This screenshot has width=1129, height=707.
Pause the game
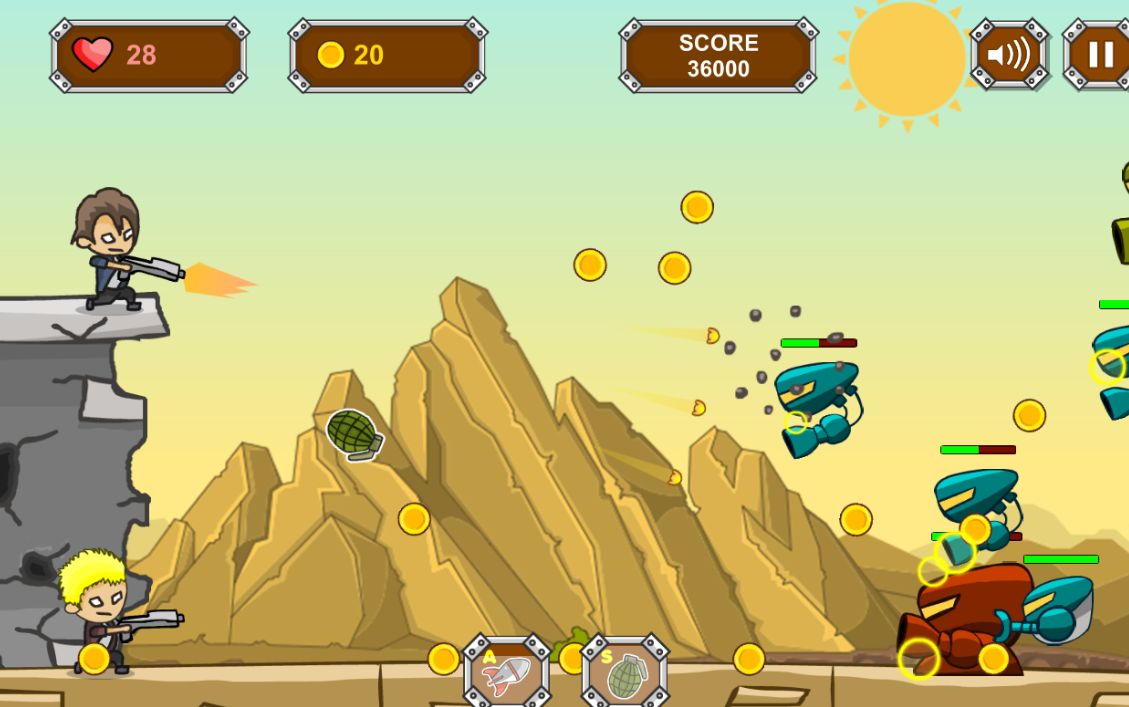pyautogui.click(x=1098, y=54)
